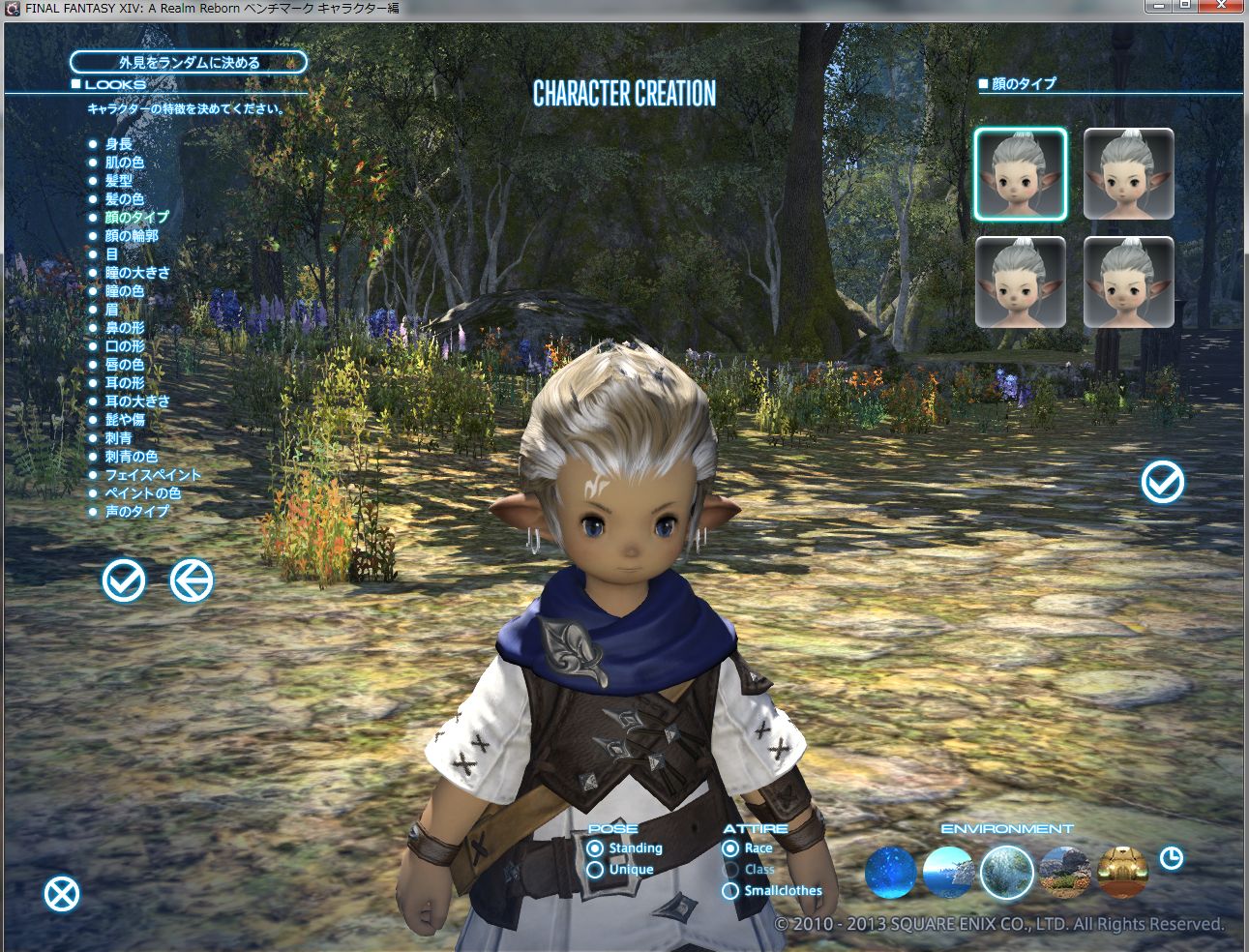Close character creation with the X circle
The width and height of the screenshot is (1249, 952).
[x=62, y=894]
